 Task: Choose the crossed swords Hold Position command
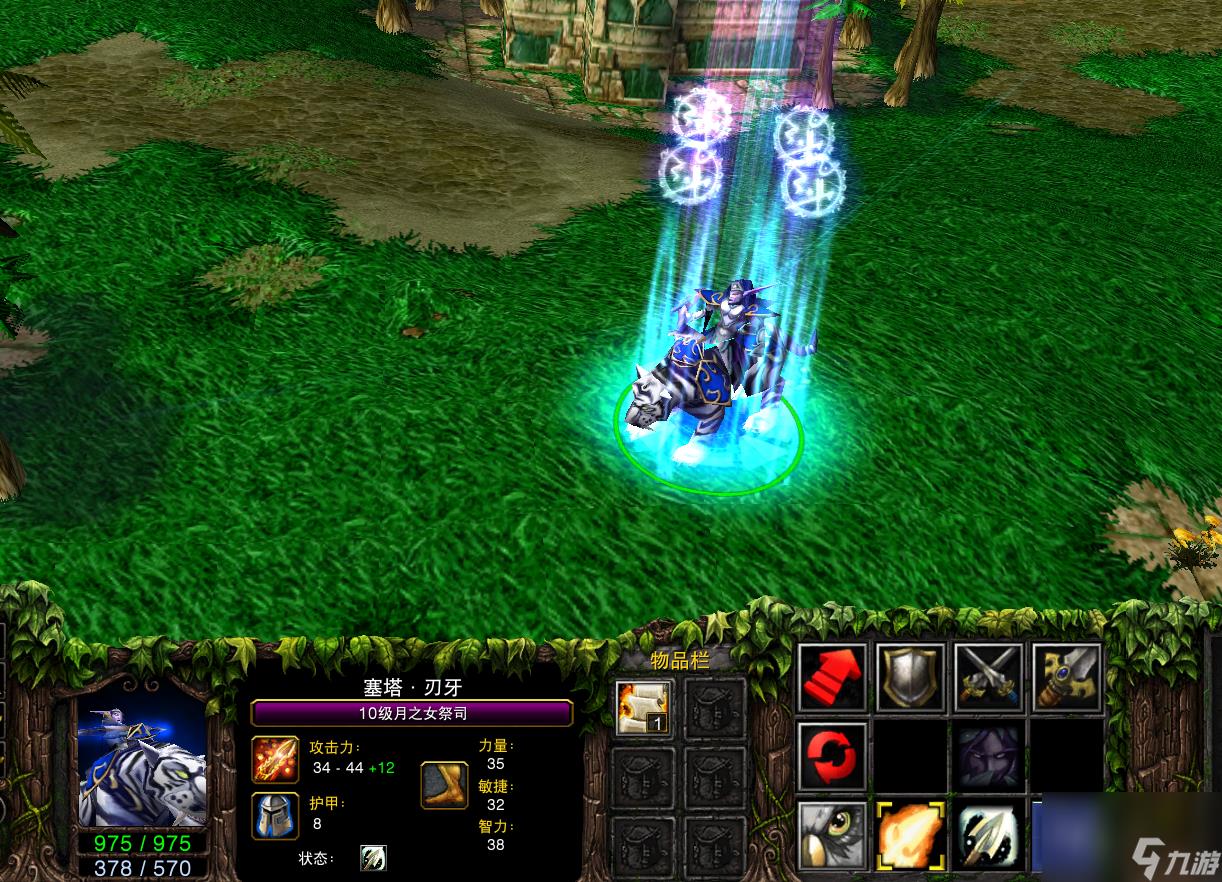click(x=988, y=678)
